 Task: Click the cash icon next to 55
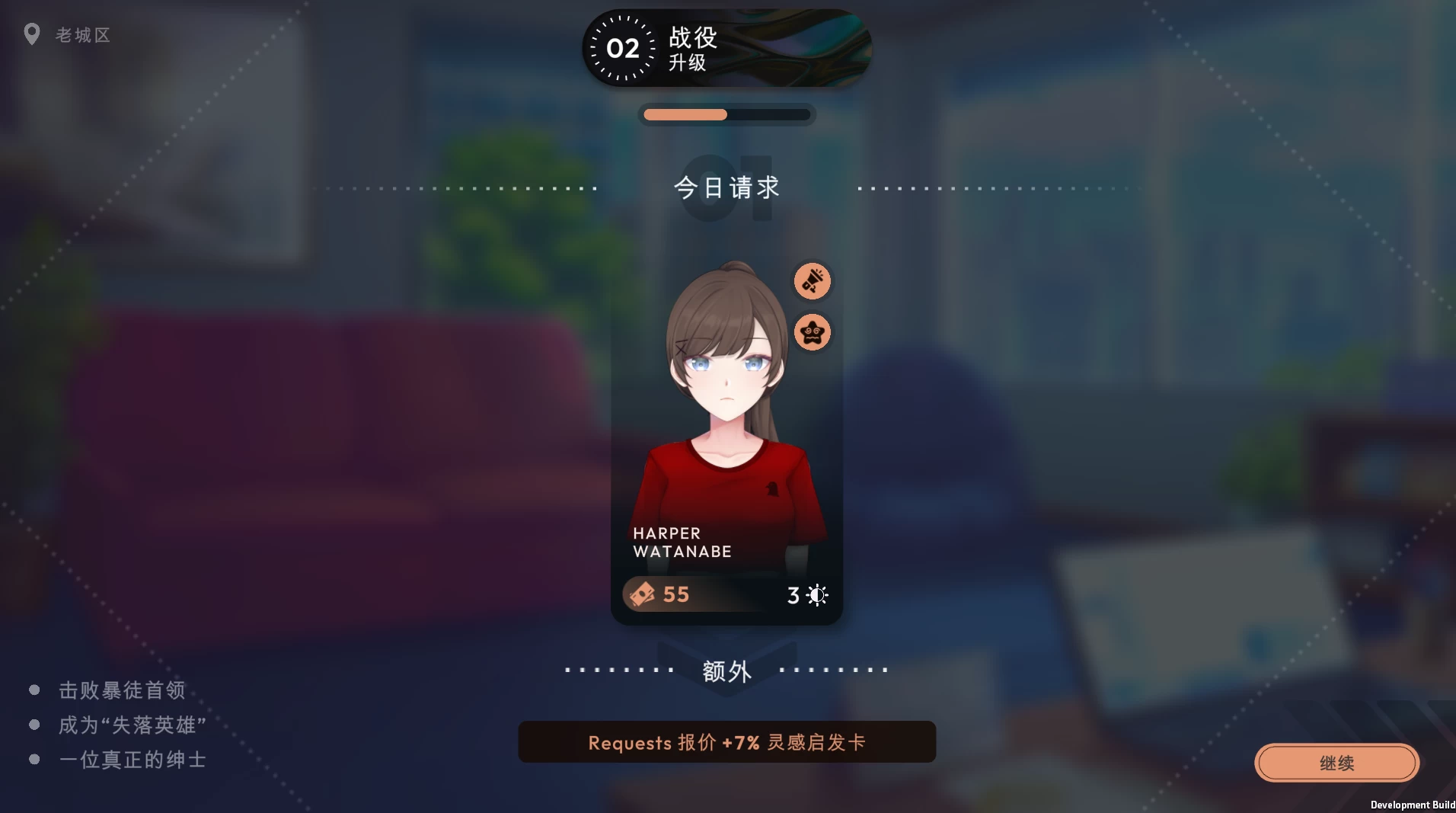coord(642,594)
